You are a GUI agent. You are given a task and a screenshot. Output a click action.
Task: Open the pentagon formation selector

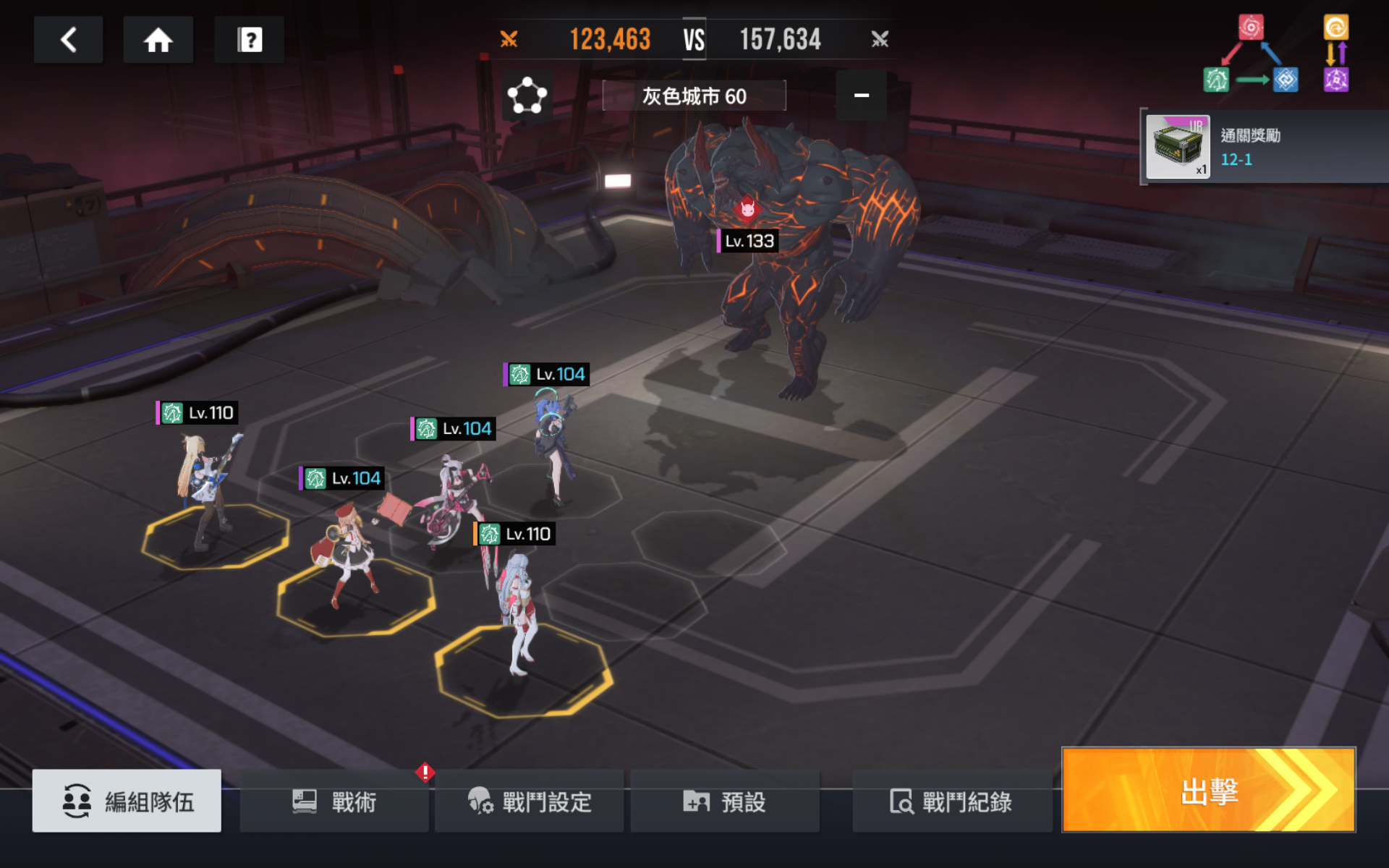[527, 95]
